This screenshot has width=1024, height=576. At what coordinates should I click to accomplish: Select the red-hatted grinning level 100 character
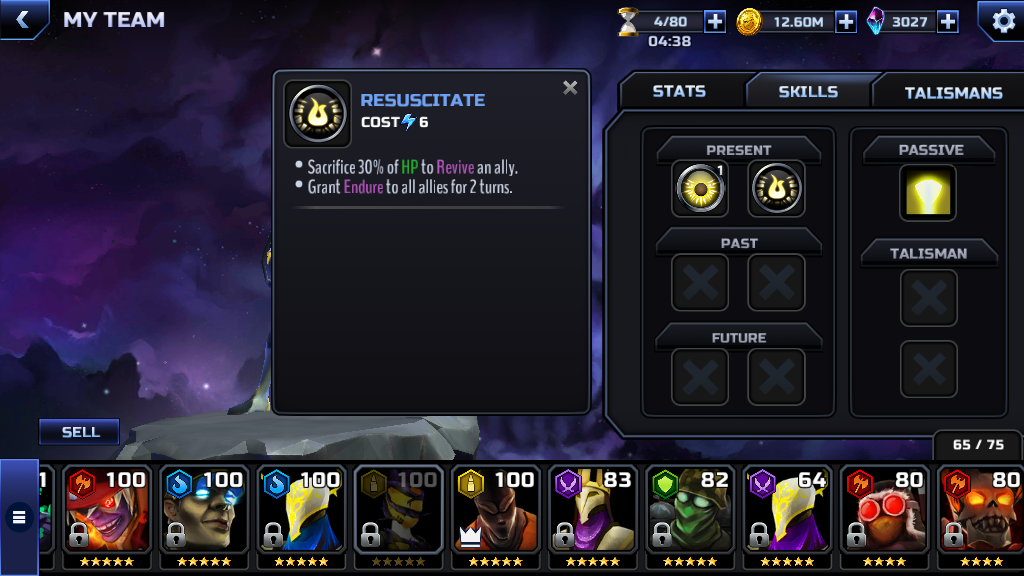point(106,515)
